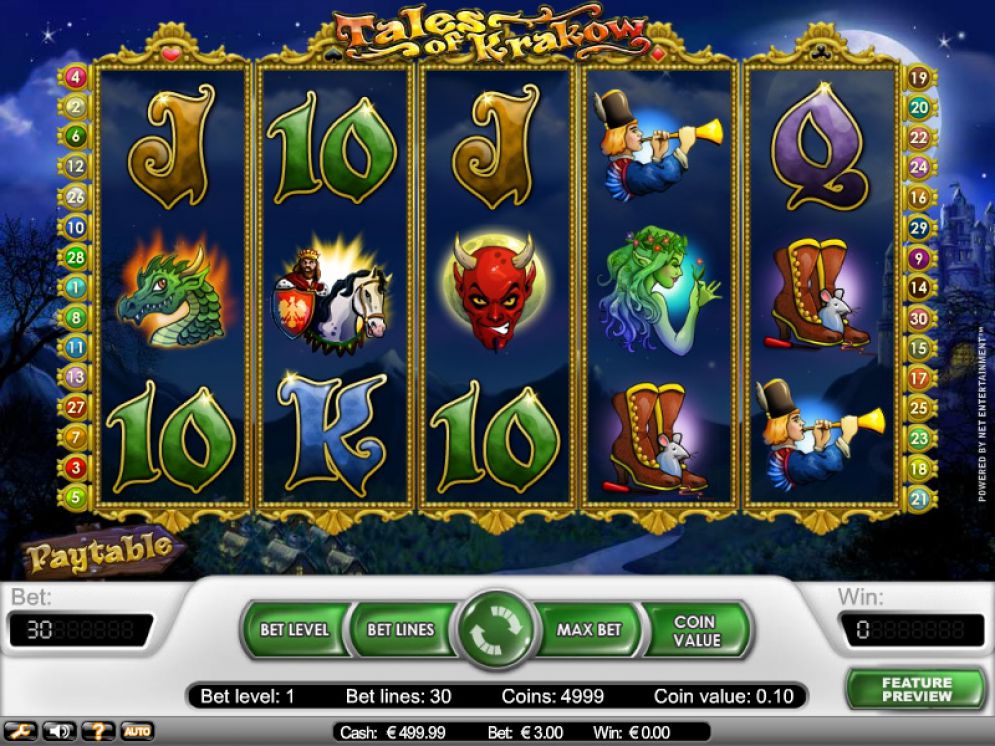
Task: Toggle sound with the speaker icon
Action: point(57,732)
